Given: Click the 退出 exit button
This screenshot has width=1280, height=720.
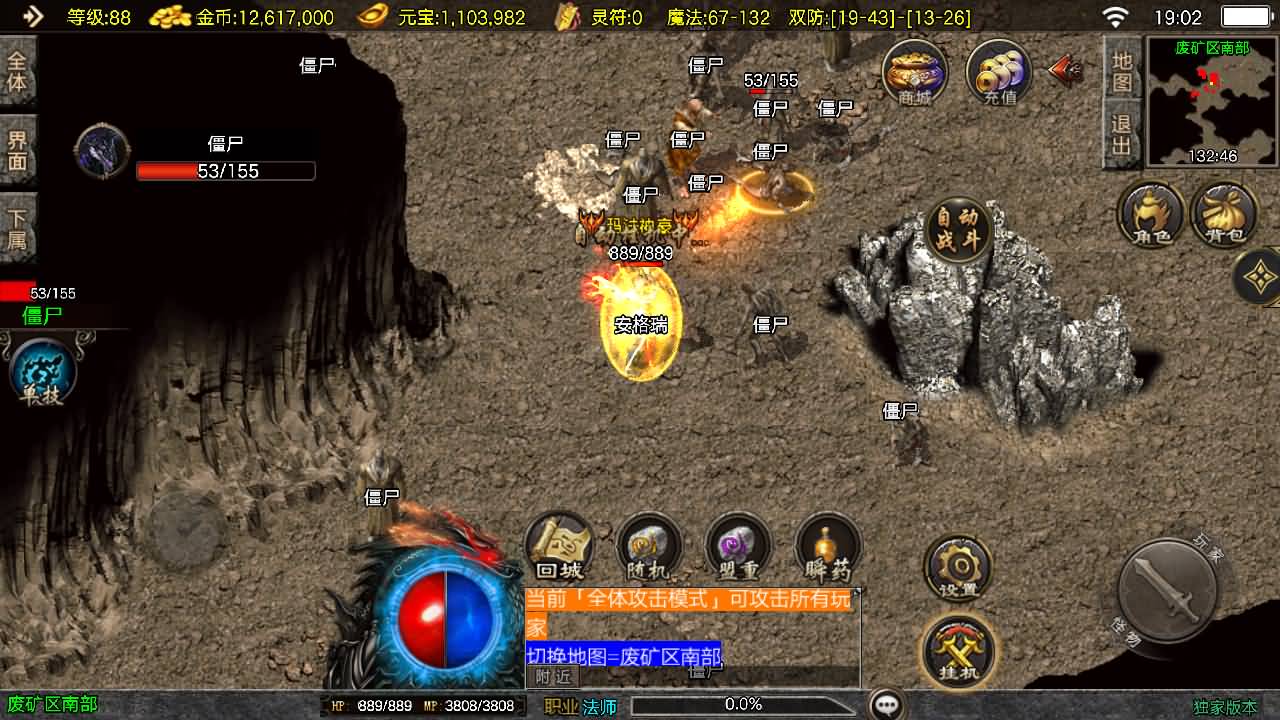Looking at the screenshot, I should click(x=1122, y=136).
